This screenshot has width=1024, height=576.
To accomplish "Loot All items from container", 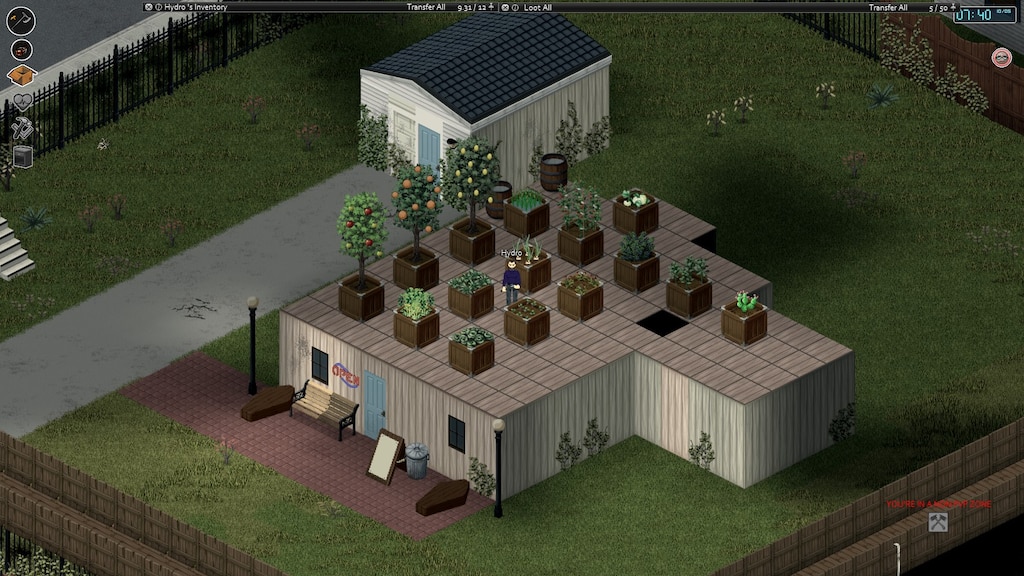I will pyautogui.click(x=540, y=7).
